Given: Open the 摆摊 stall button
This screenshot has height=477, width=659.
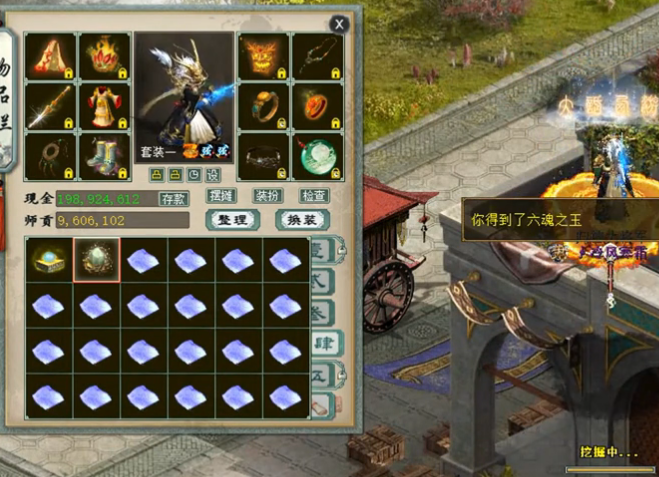Looking at the screenshot, I should (221, 196).
